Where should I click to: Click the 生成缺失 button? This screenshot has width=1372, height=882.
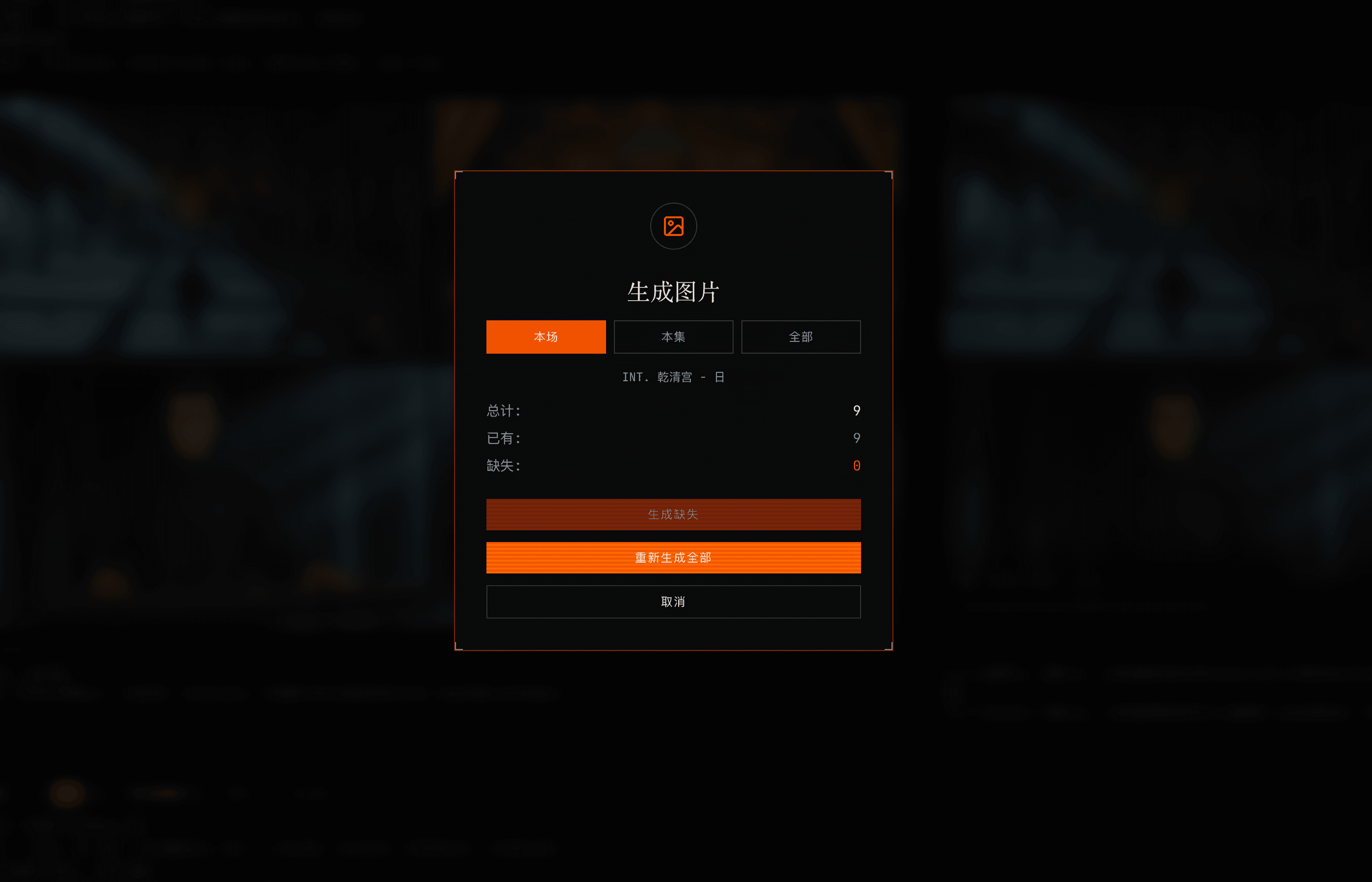673,514
